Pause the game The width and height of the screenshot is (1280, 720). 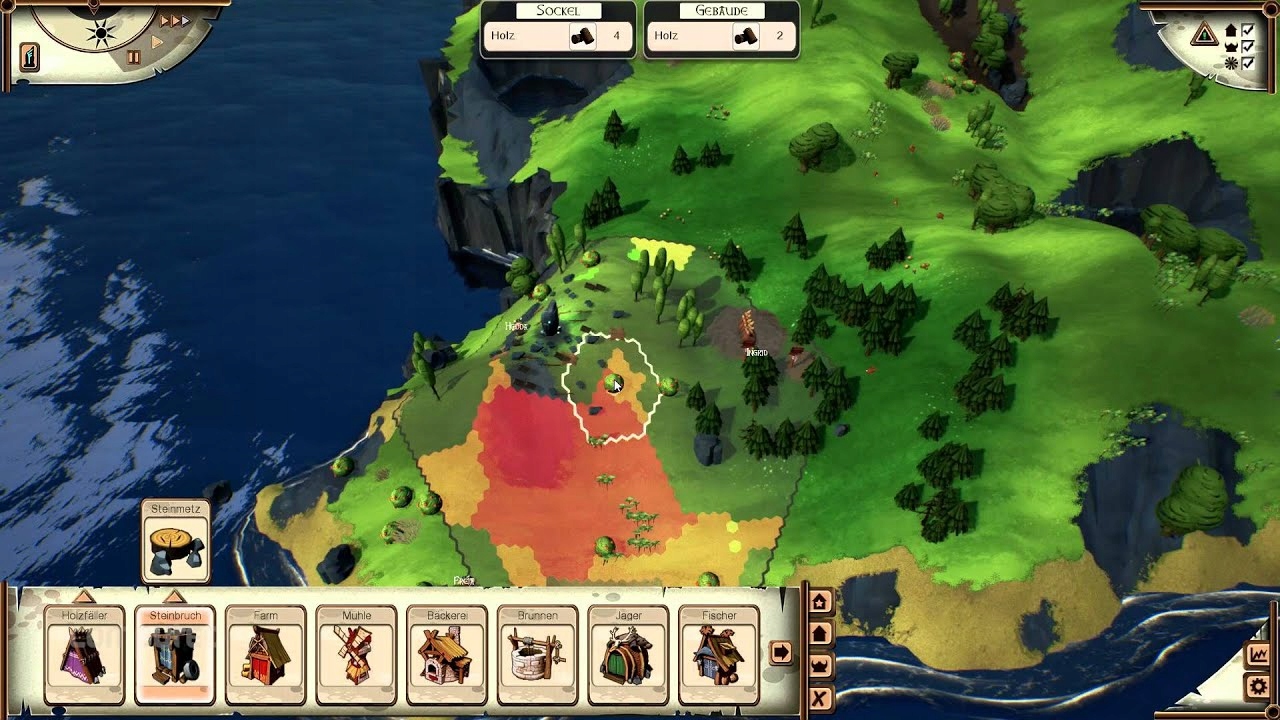coord(133,58)
